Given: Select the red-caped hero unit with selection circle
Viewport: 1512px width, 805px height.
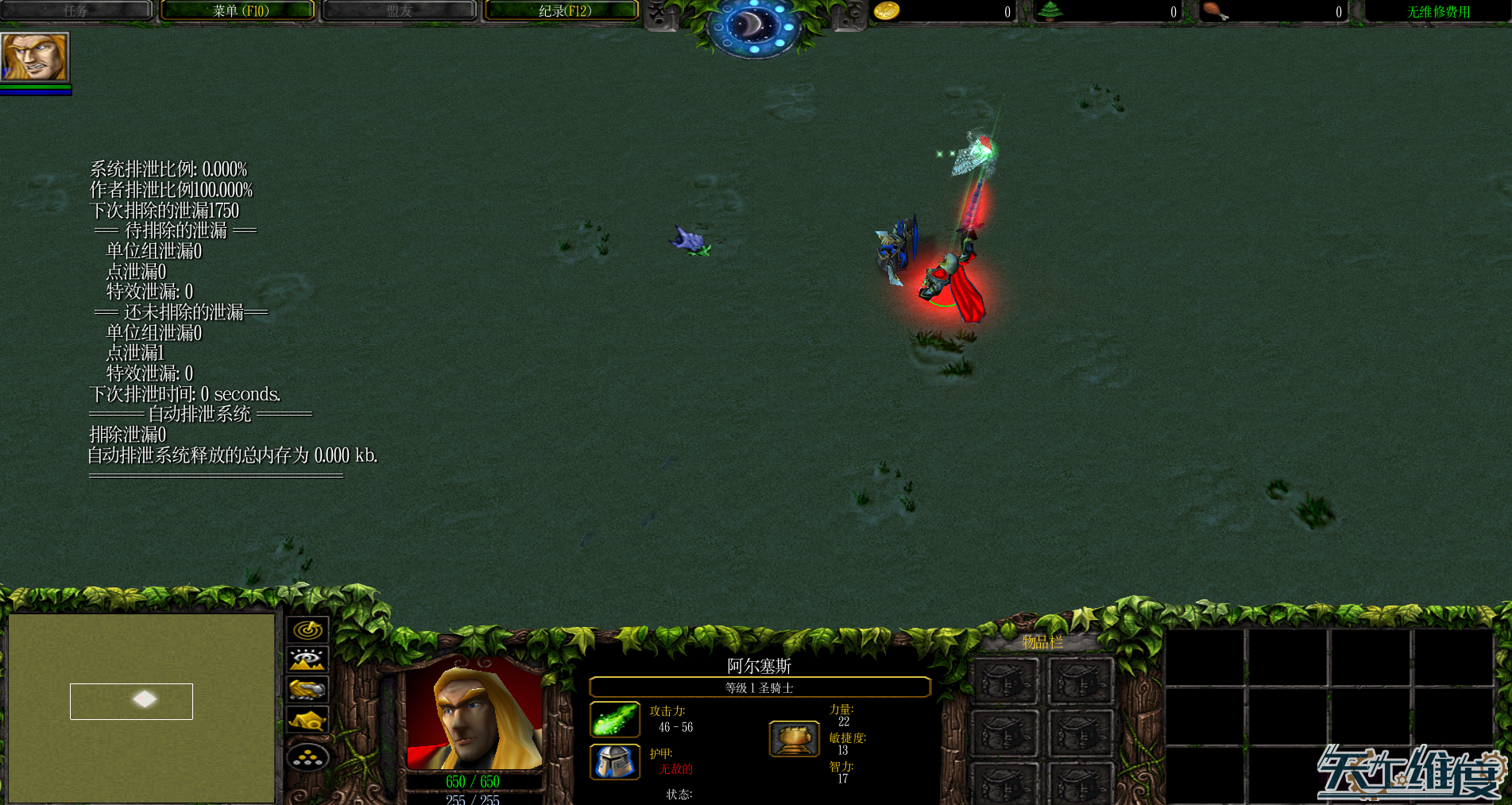Looking at the screenshot, I should coord(952,286).
